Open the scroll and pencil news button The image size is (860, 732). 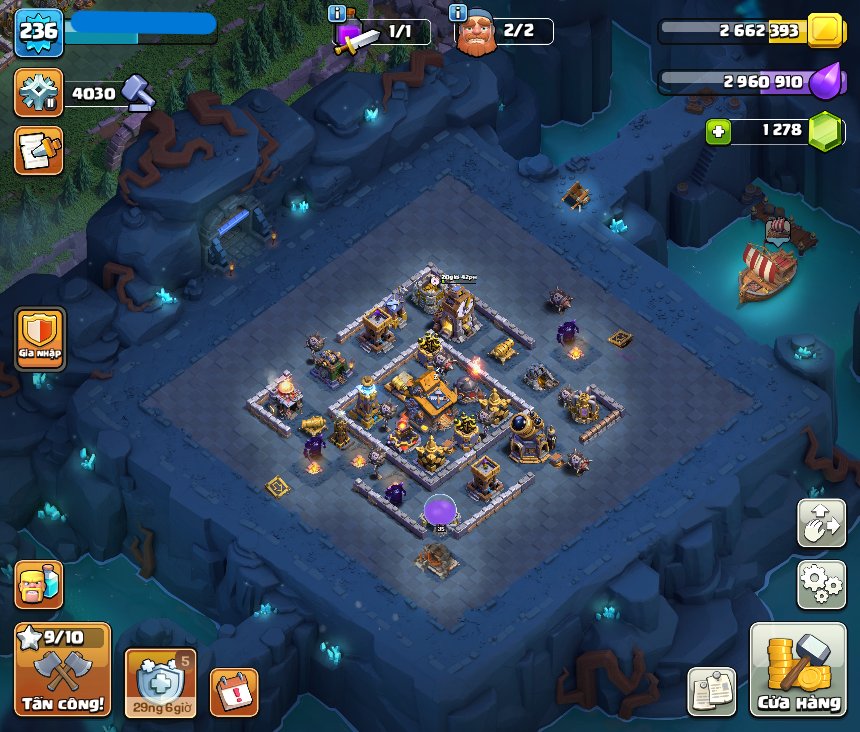tap(39, 150)
